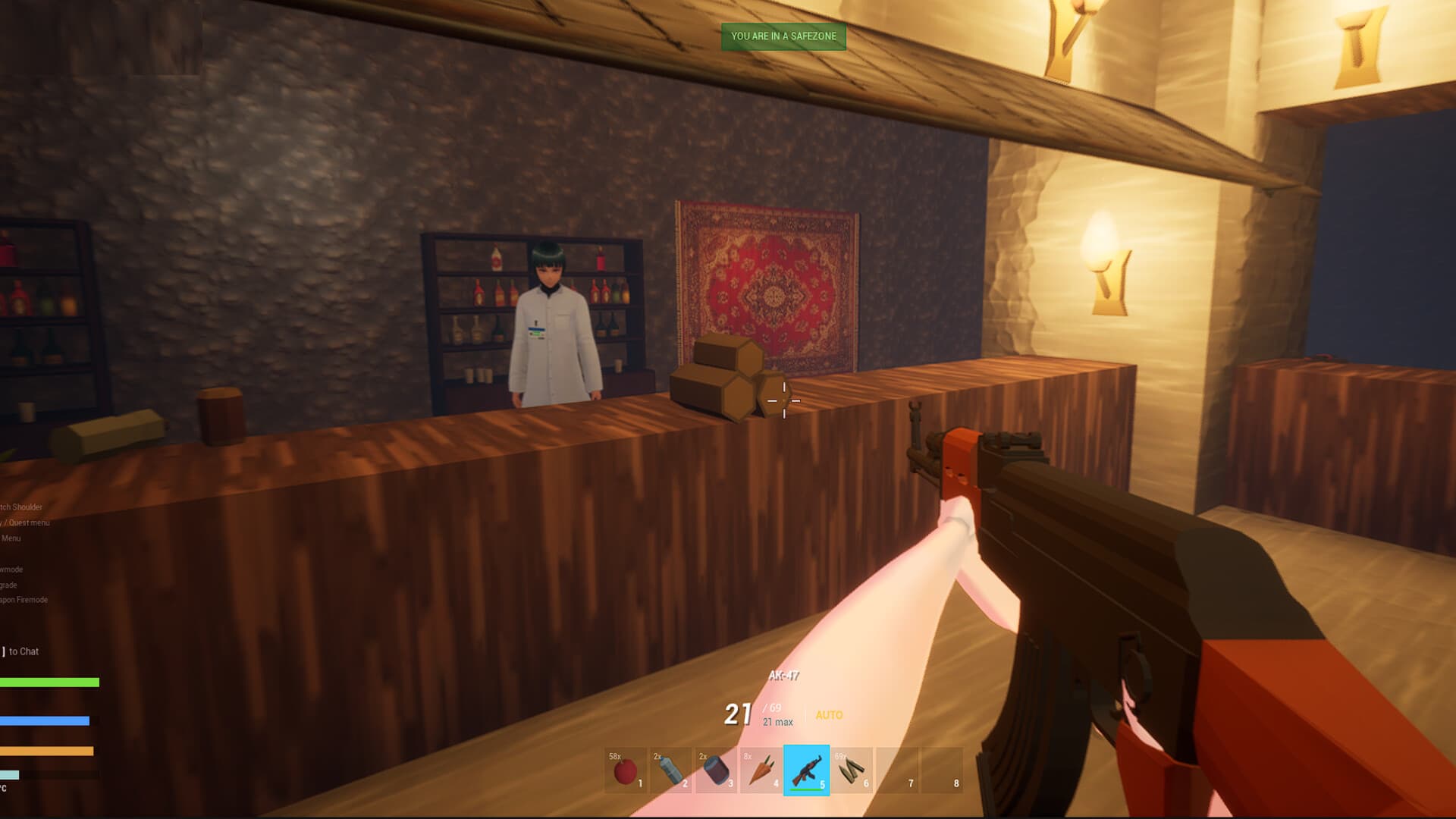Click the YOU ARE IN A SAFEZONE banner
The width and height of the screenshot is (1456, 819).
tap(784, 36)
